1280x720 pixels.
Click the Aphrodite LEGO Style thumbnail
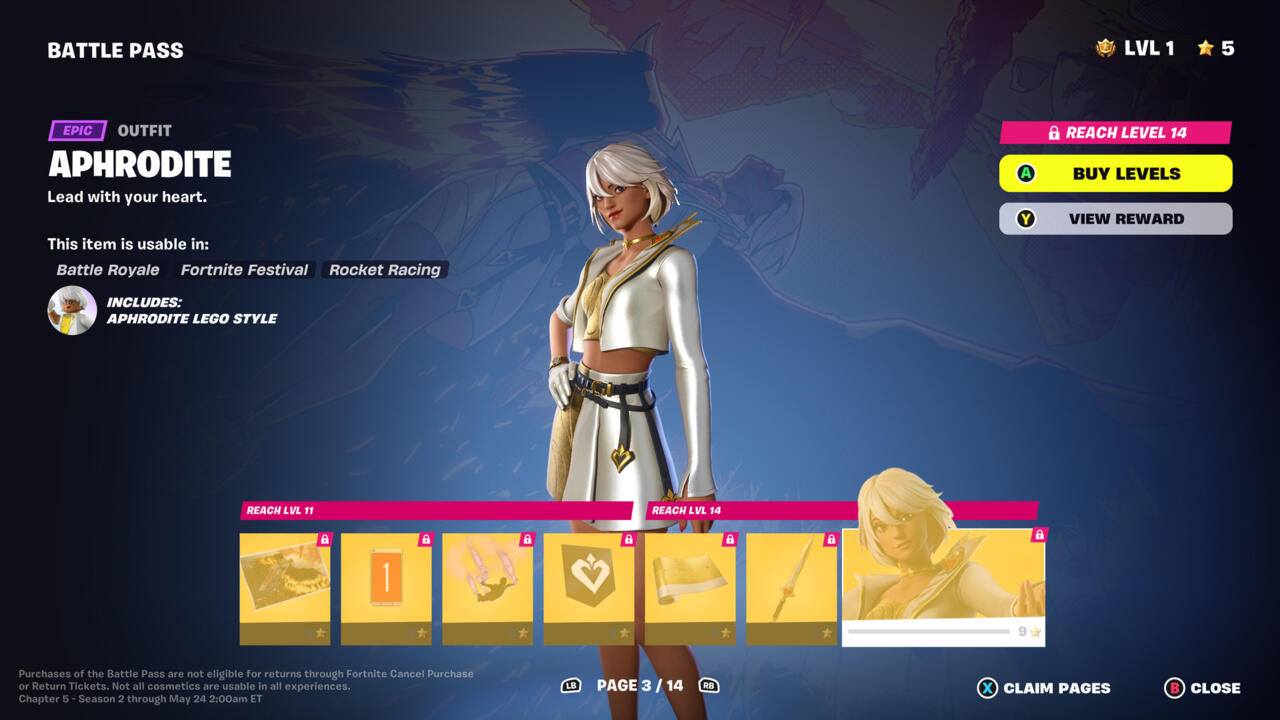[72, 310]
